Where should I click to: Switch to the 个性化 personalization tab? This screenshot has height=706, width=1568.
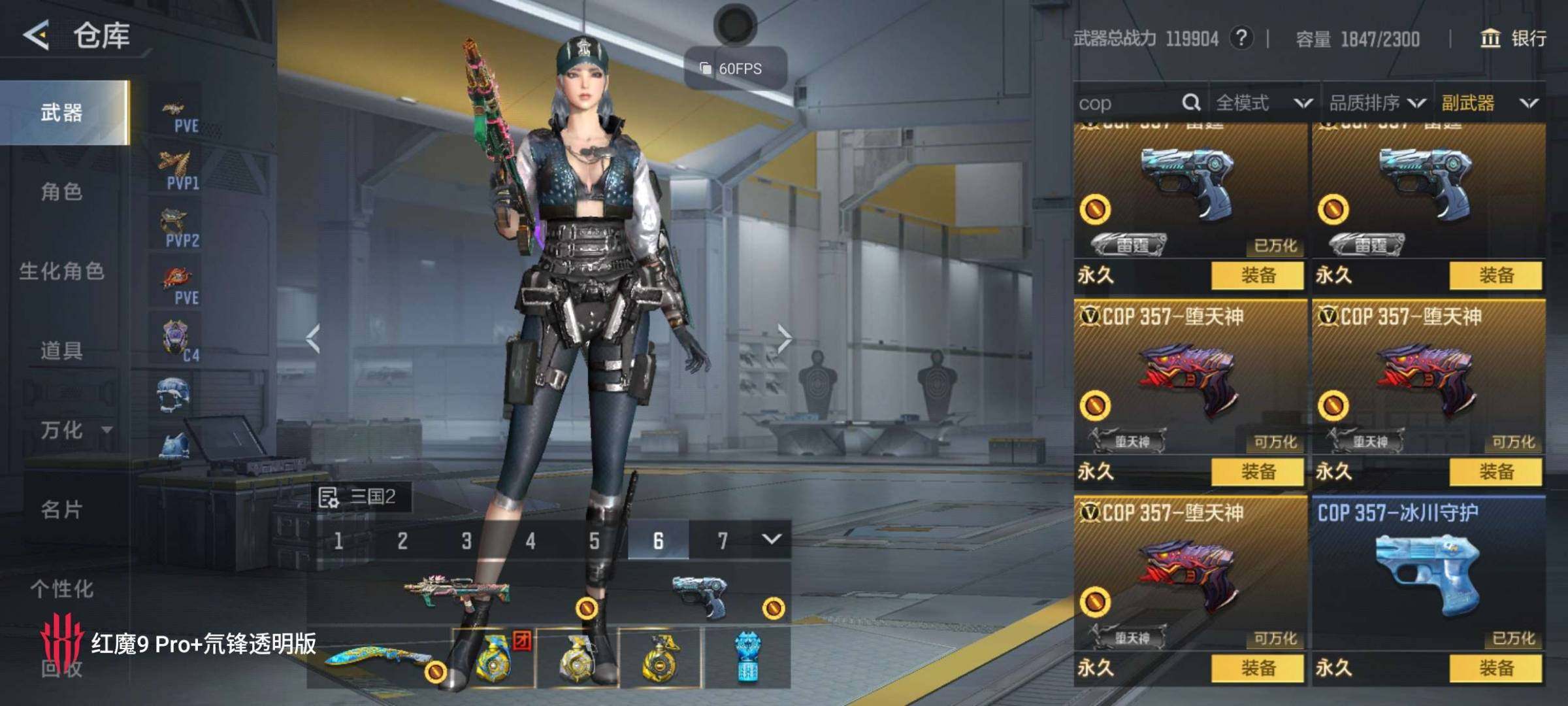(61, 589)
